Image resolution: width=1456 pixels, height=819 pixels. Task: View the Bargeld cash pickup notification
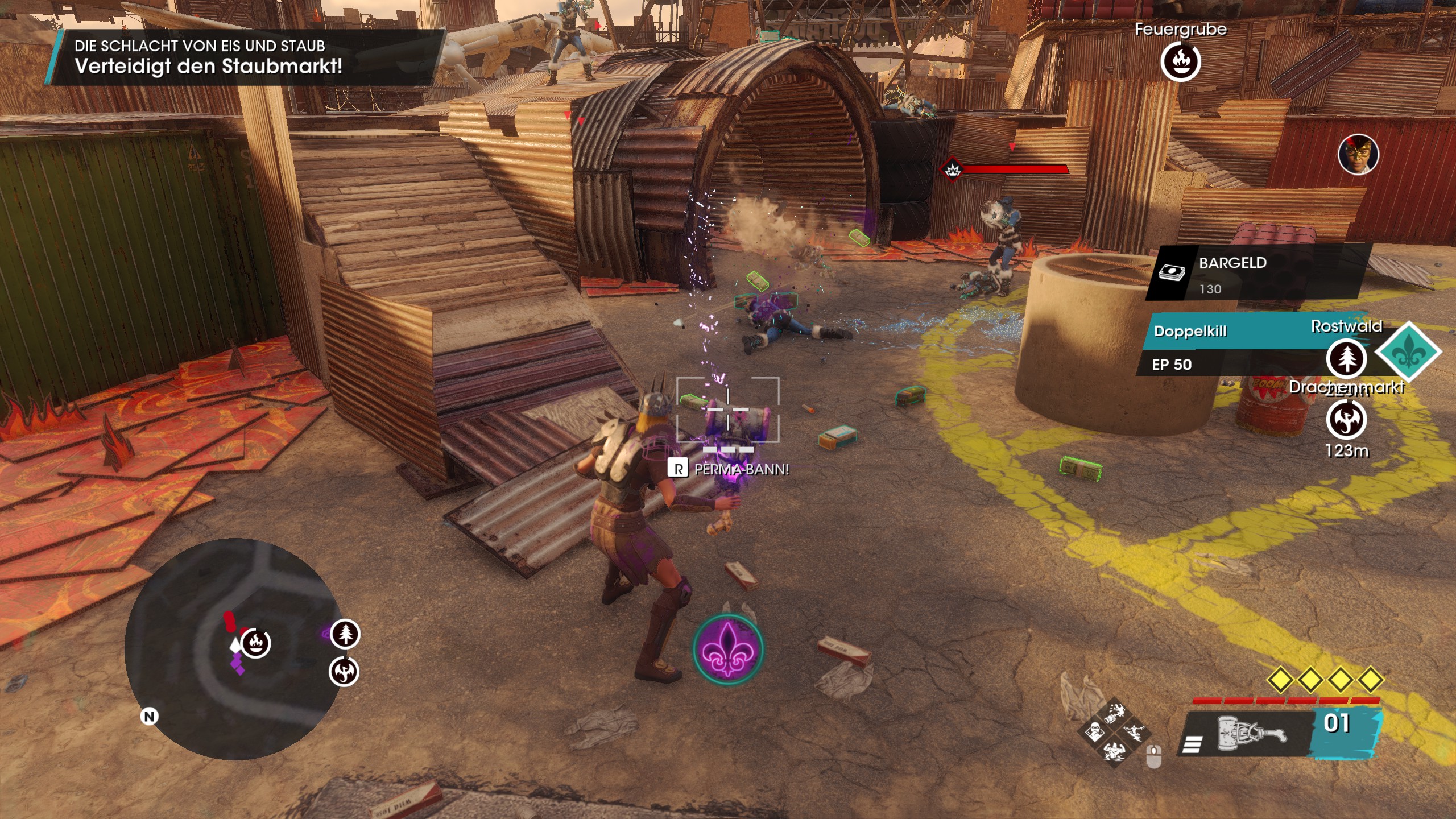[1257, 274]
